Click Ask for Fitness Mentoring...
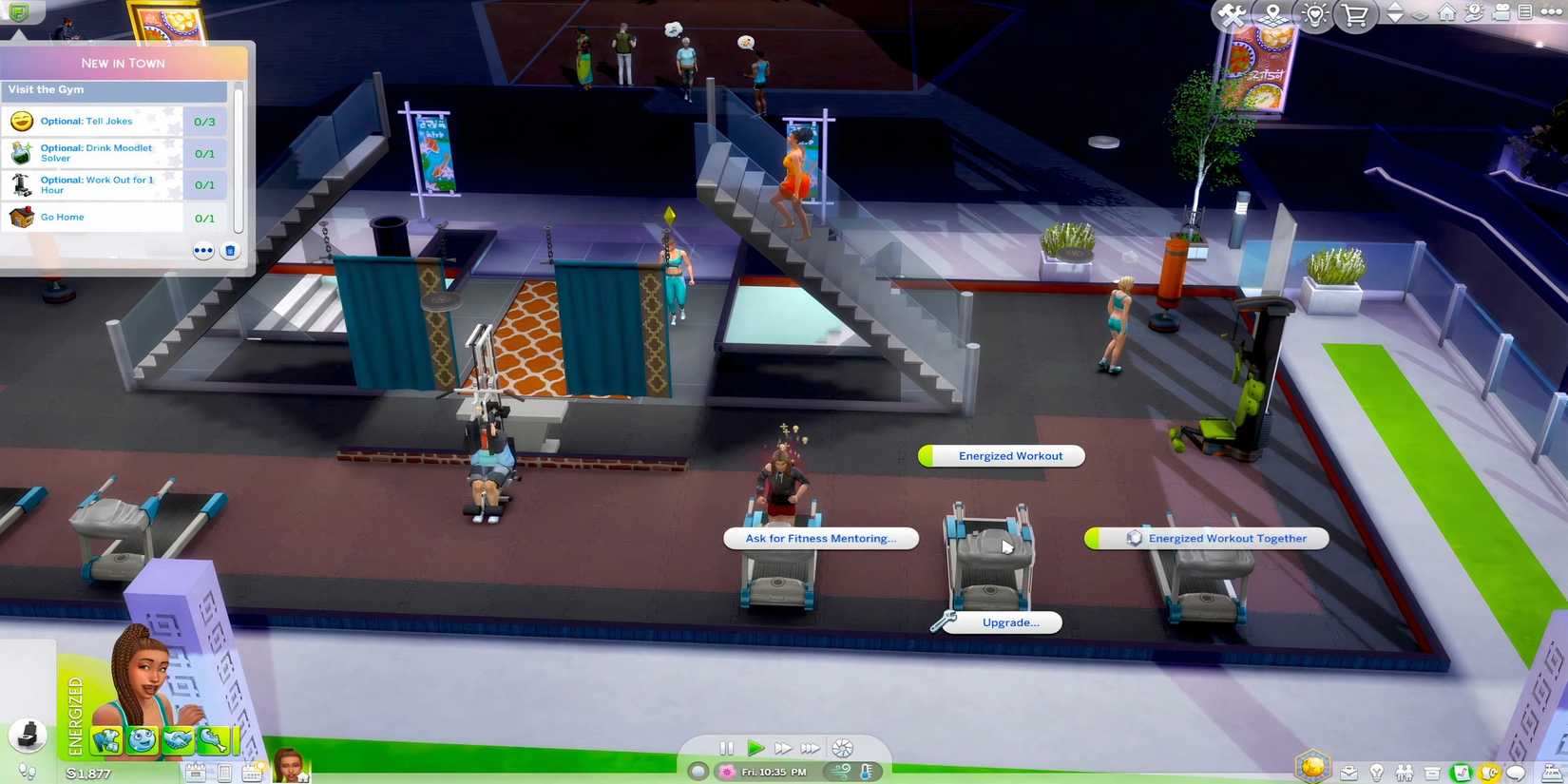The image size is (1568, 784). [x=820, y=539]
